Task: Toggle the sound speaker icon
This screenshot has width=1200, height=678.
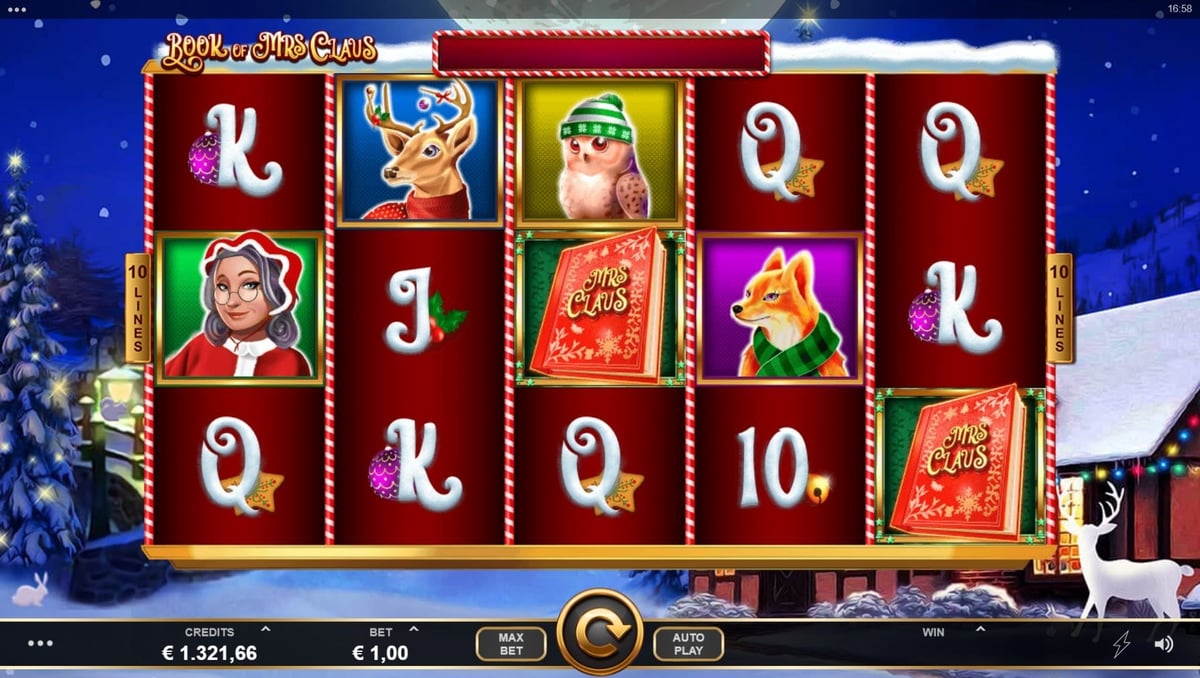Action: [x=1163, y=644]
